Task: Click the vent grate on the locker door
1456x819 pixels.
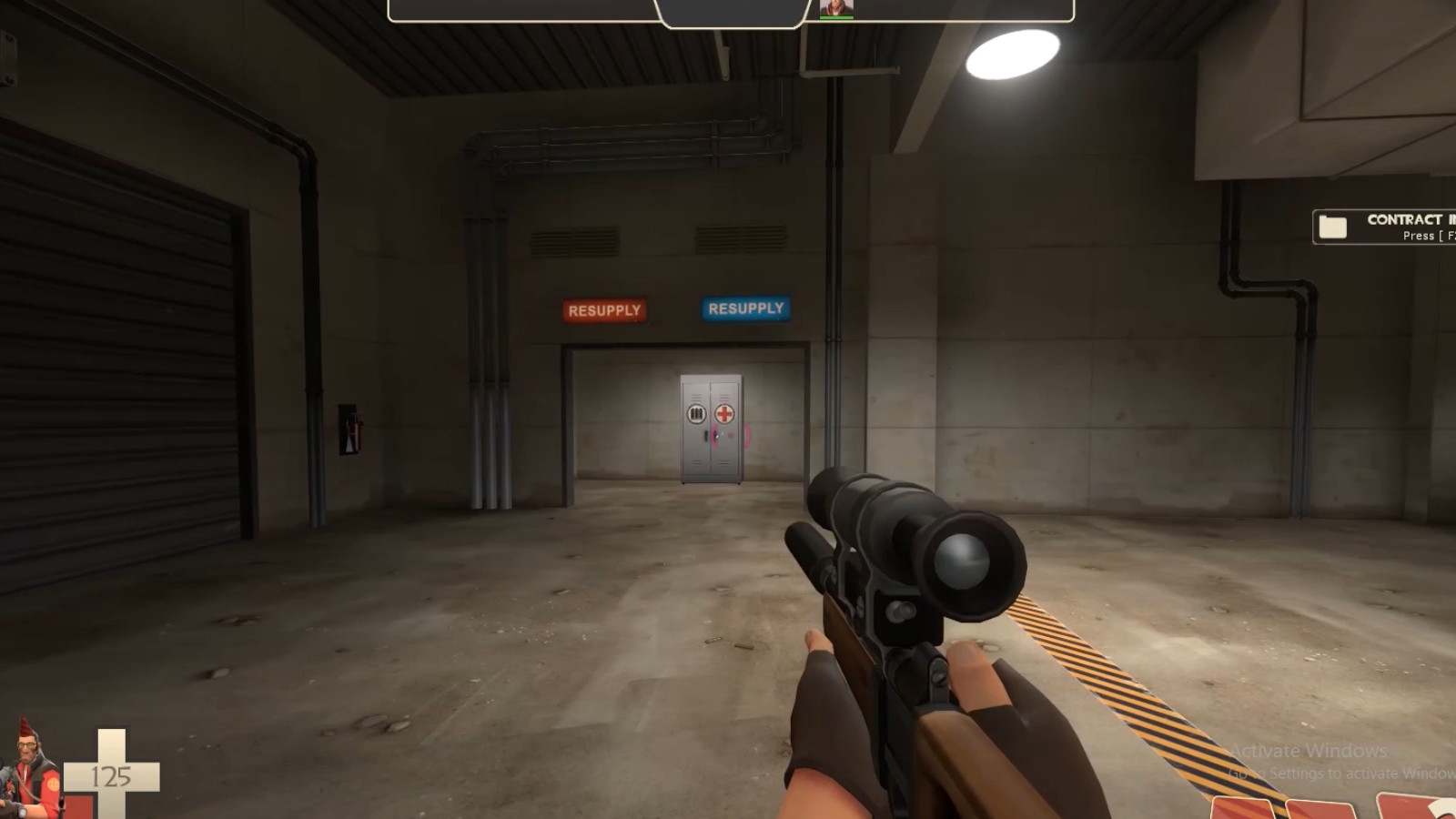Action: pyautogui.click(x=696, y=412)
